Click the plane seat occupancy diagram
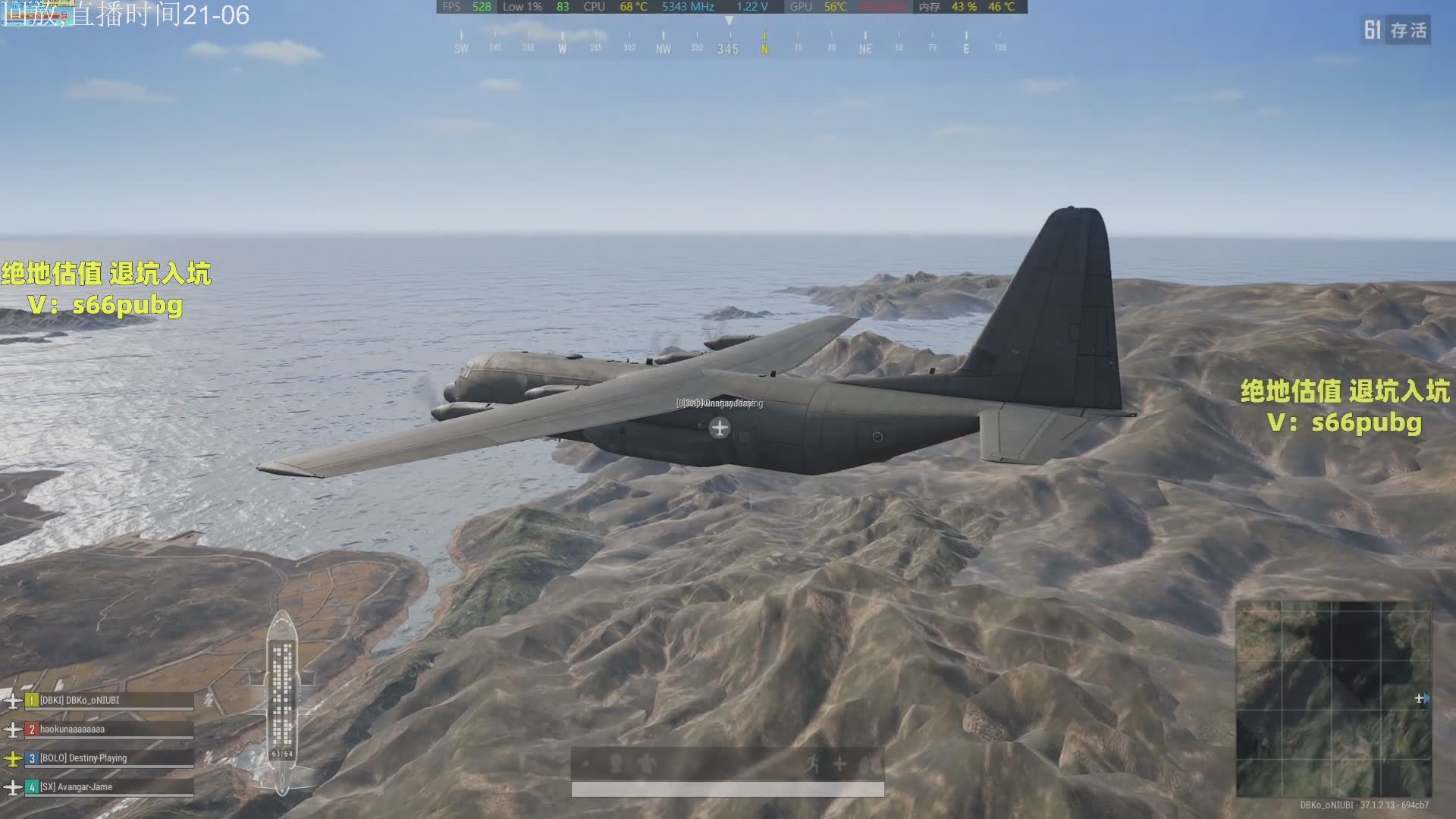 (x=282, y=701)
